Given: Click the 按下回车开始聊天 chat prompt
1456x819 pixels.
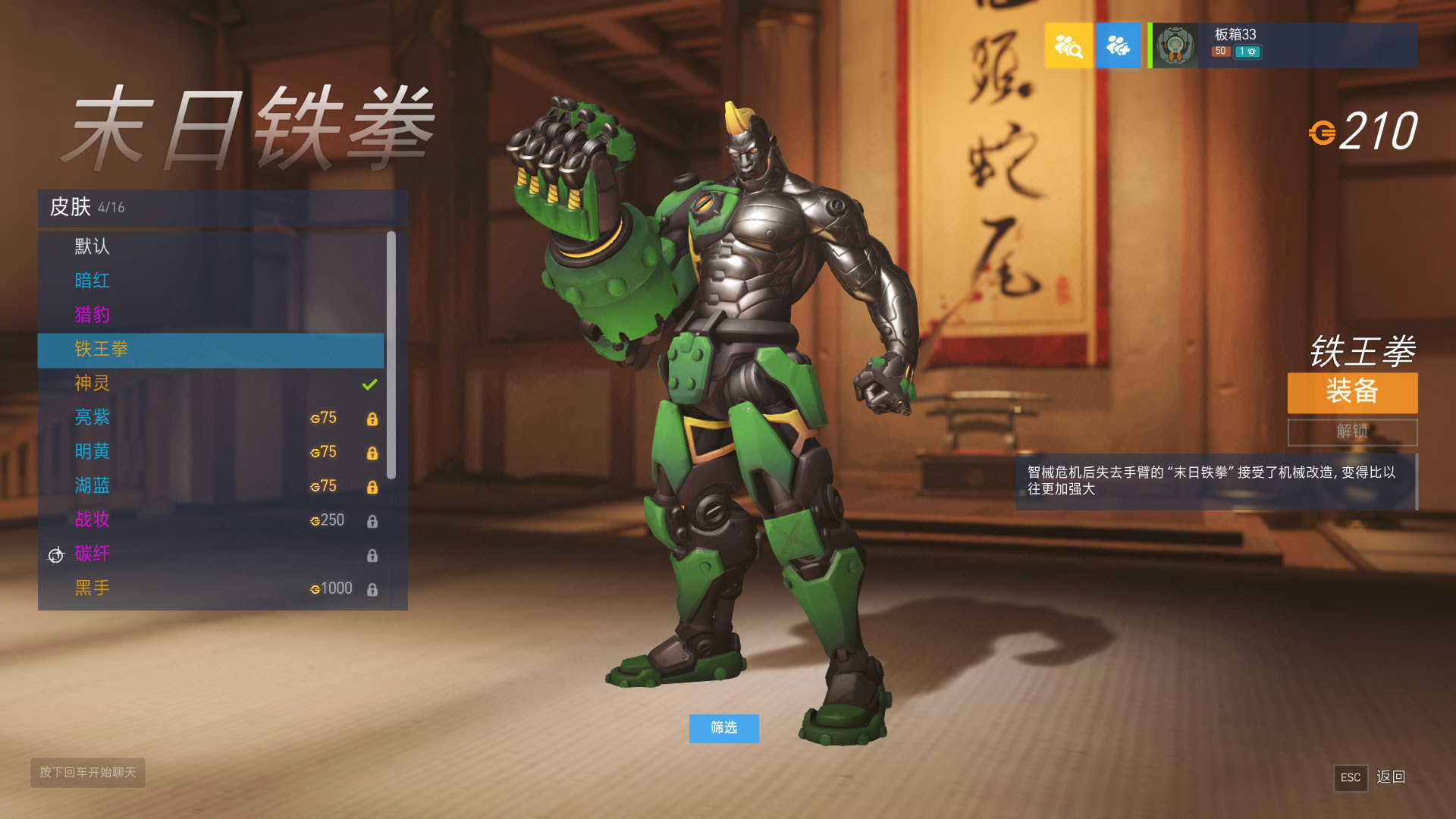Looking at the screenshot, I should [x=87, y=773].
